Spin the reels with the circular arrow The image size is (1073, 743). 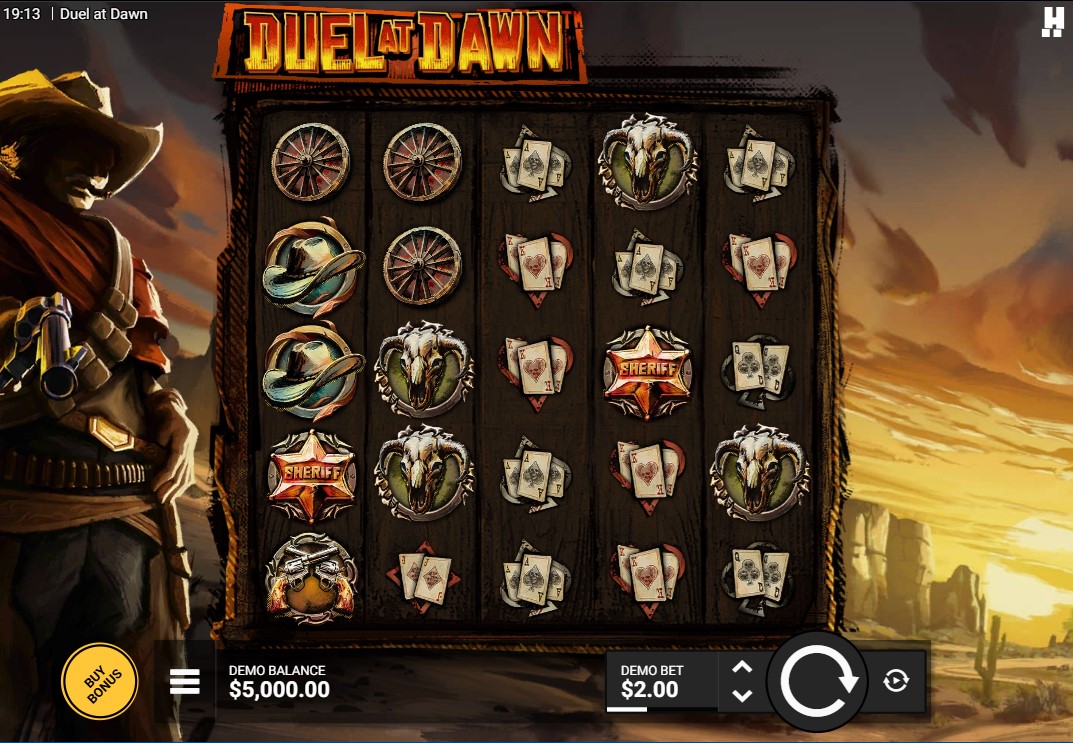[818, 681]
